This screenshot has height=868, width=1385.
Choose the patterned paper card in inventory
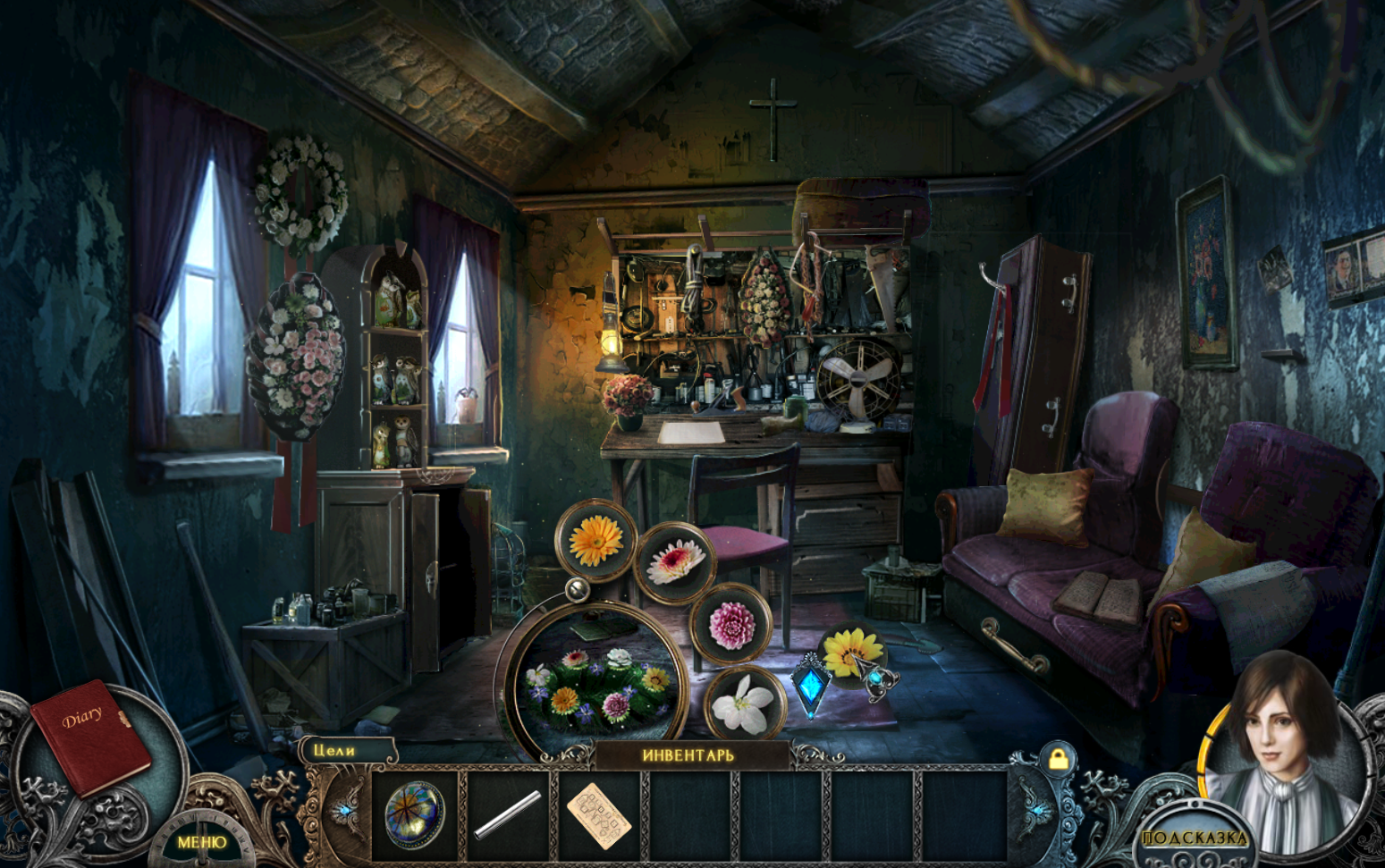(598, 814)
